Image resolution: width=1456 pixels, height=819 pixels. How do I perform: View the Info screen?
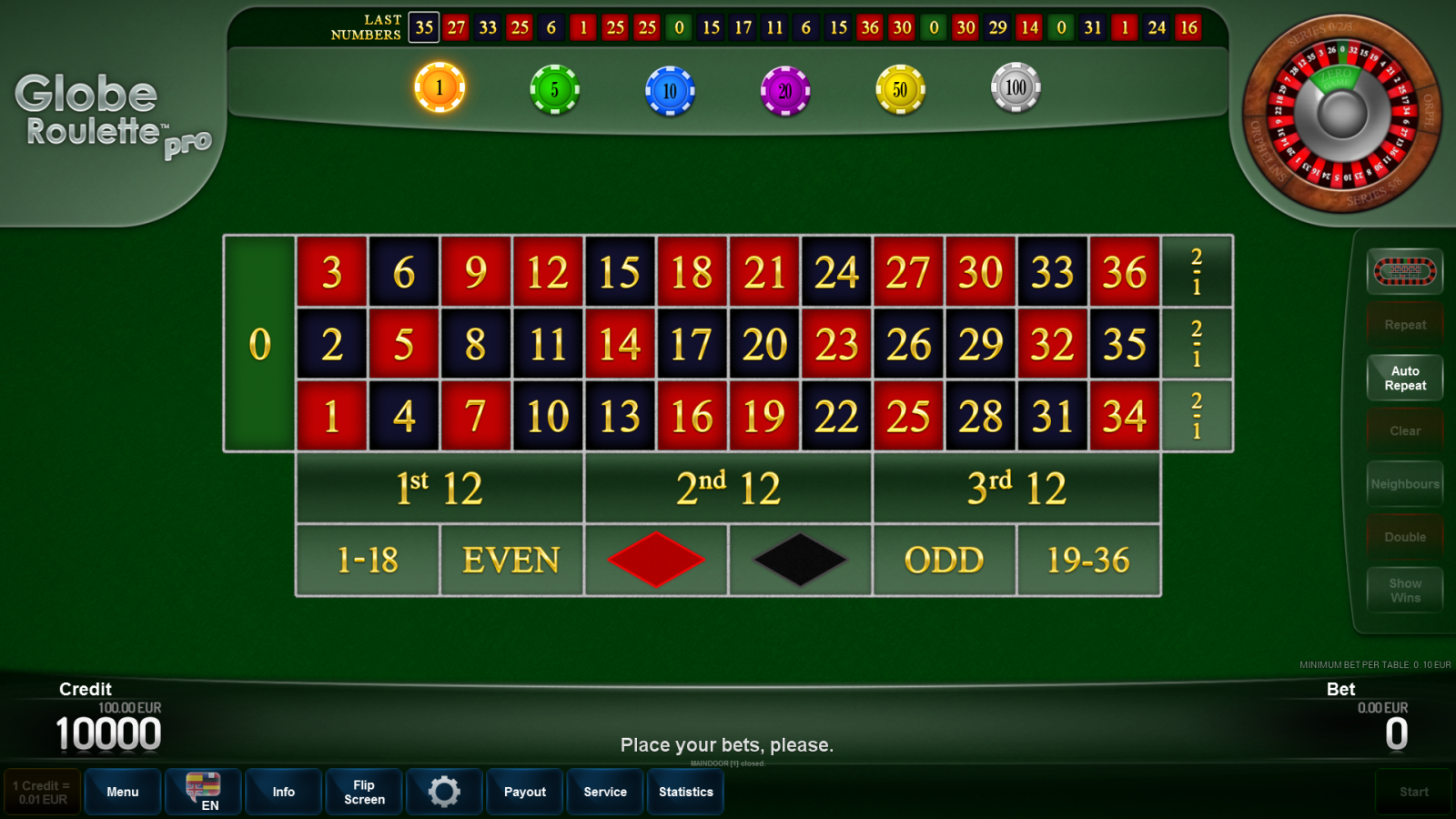coord(283,792)
